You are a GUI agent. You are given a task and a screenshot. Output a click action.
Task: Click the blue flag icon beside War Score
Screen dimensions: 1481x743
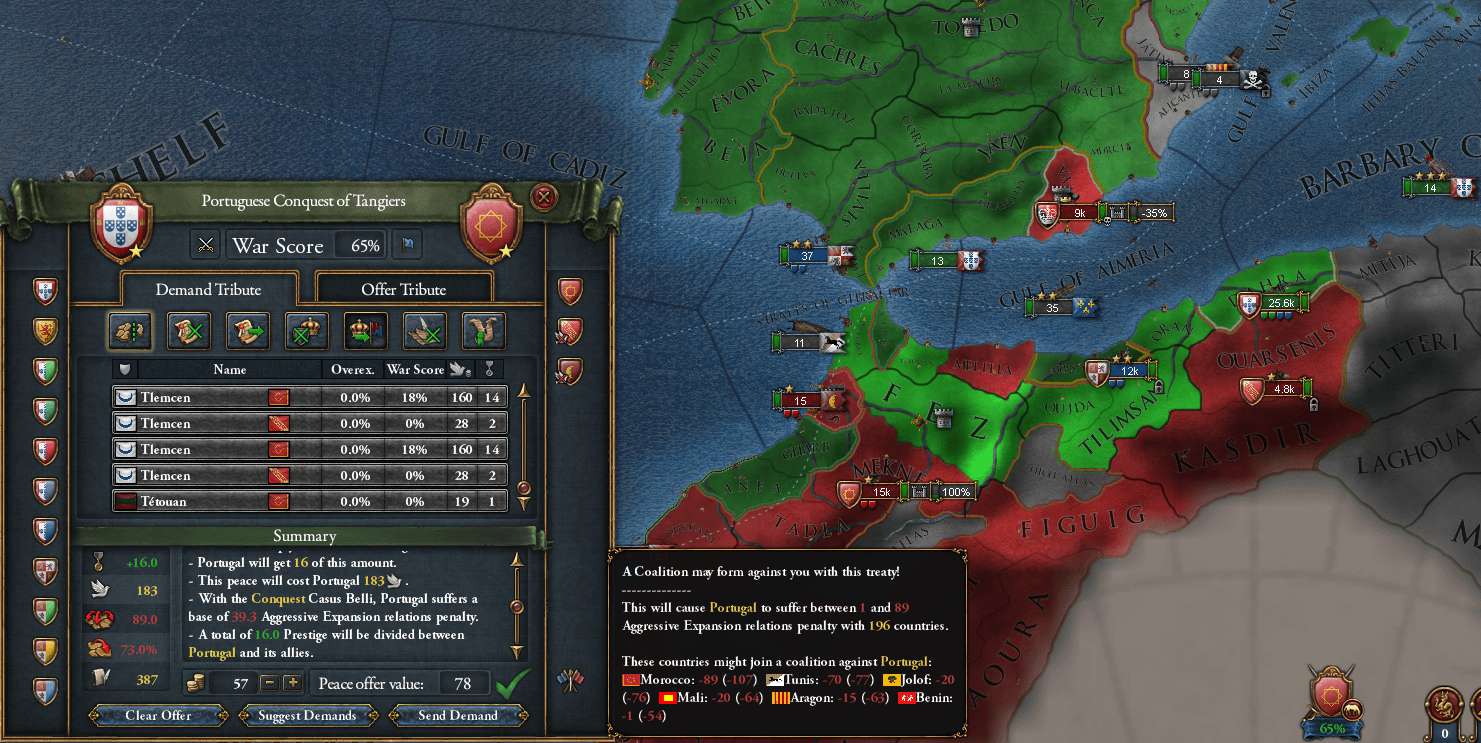[x=409, y=245]
